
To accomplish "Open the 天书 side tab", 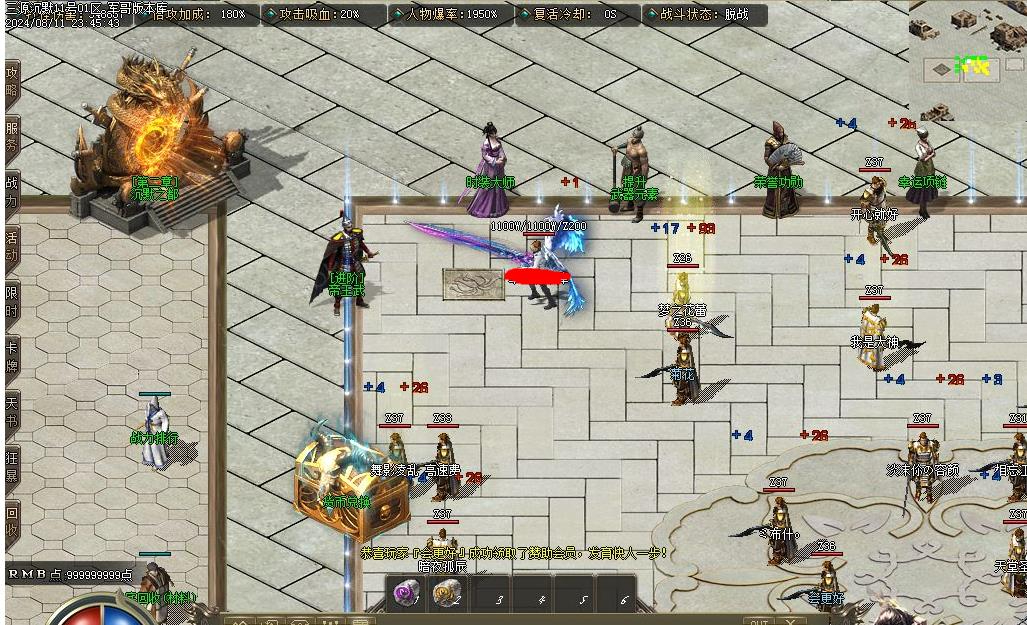I will coord(12,411).
